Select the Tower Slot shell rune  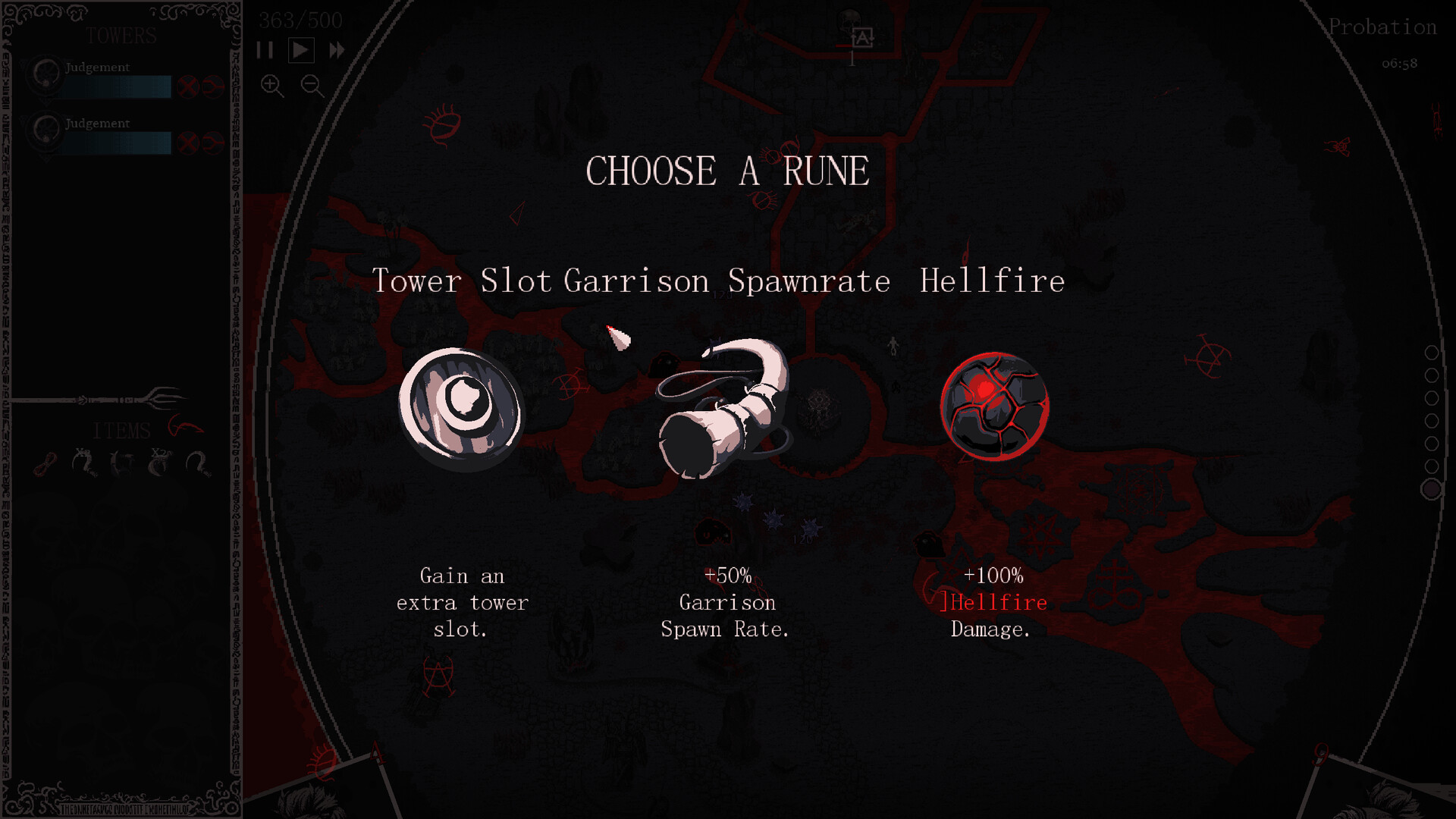[461, 408]
